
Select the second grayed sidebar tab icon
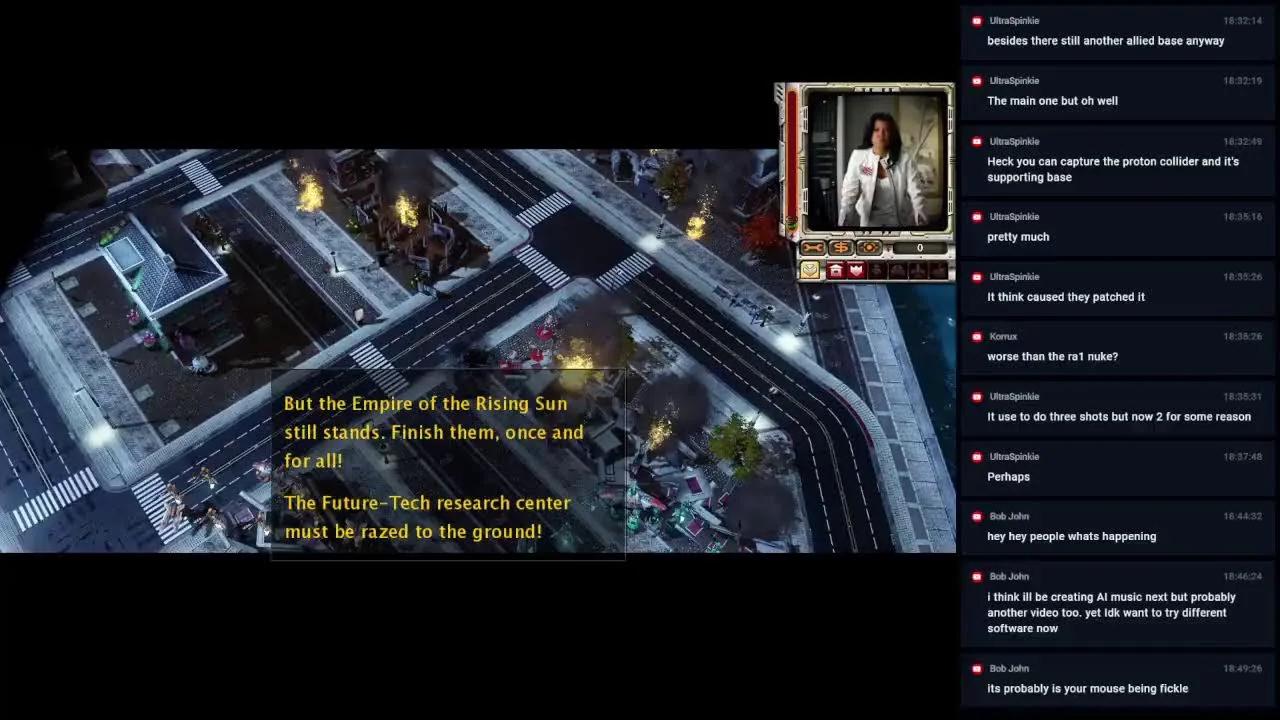tap(899, 270)
